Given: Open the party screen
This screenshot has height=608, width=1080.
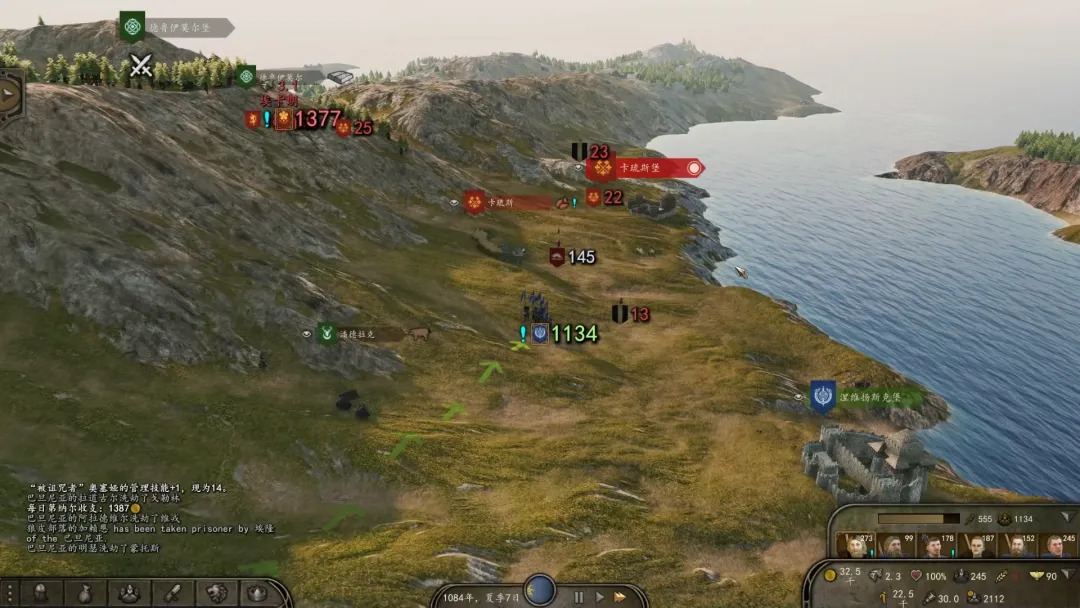Looking at the screenshot, I should pos(129,593).
